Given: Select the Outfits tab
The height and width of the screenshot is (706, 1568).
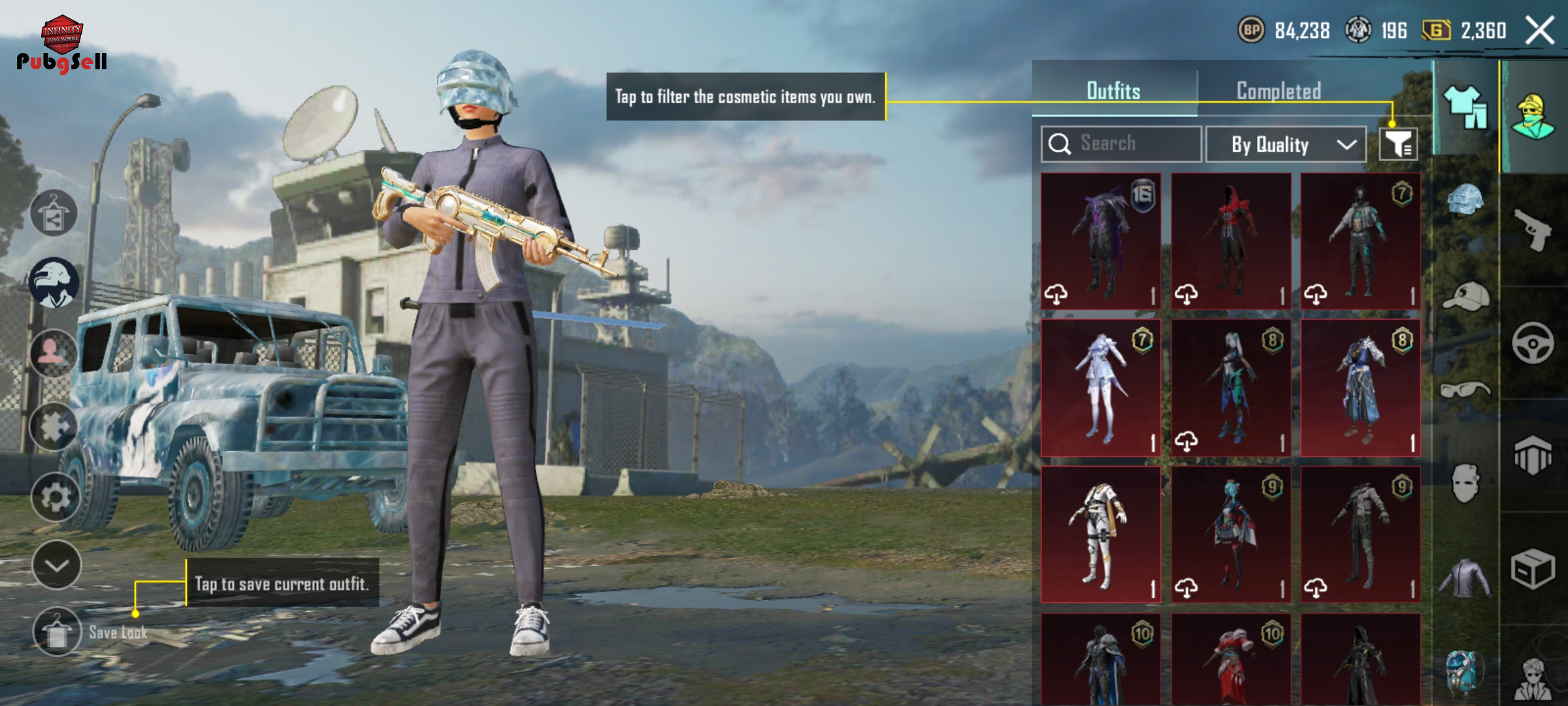Looking at the screenshot, I should (1113, 91).
